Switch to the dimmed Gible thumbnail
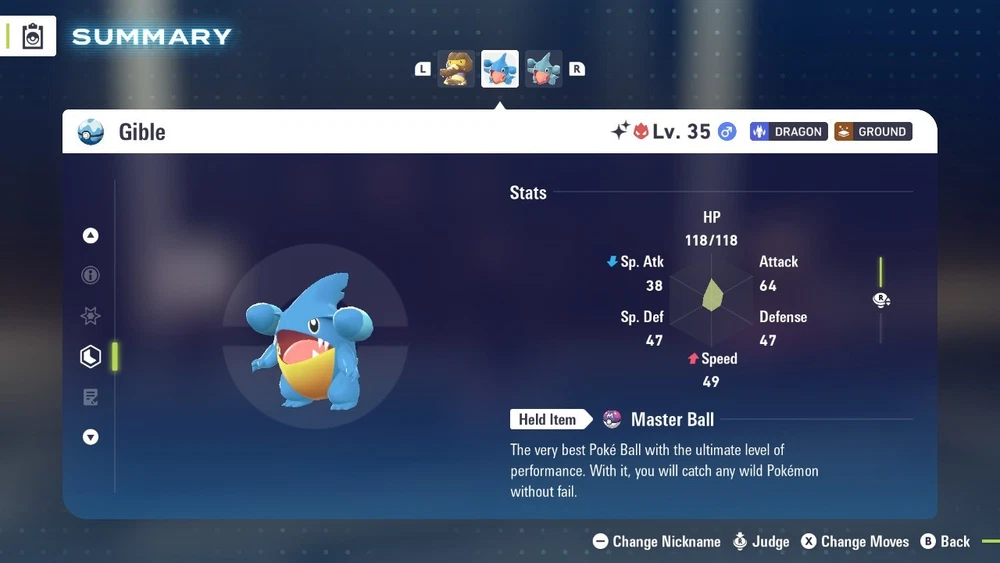Image resolution: width=1000 pixels, height=563 pixels. [x=543, y=69]
